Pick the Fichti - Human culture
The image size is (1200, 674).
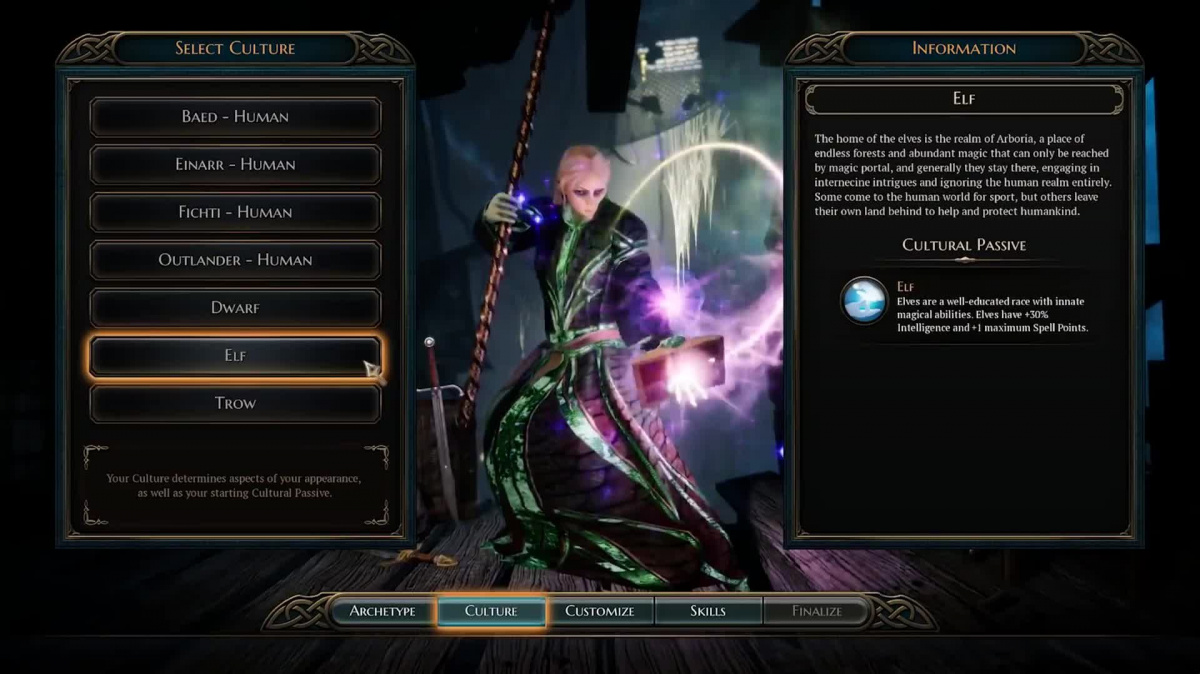coord(235,212)
